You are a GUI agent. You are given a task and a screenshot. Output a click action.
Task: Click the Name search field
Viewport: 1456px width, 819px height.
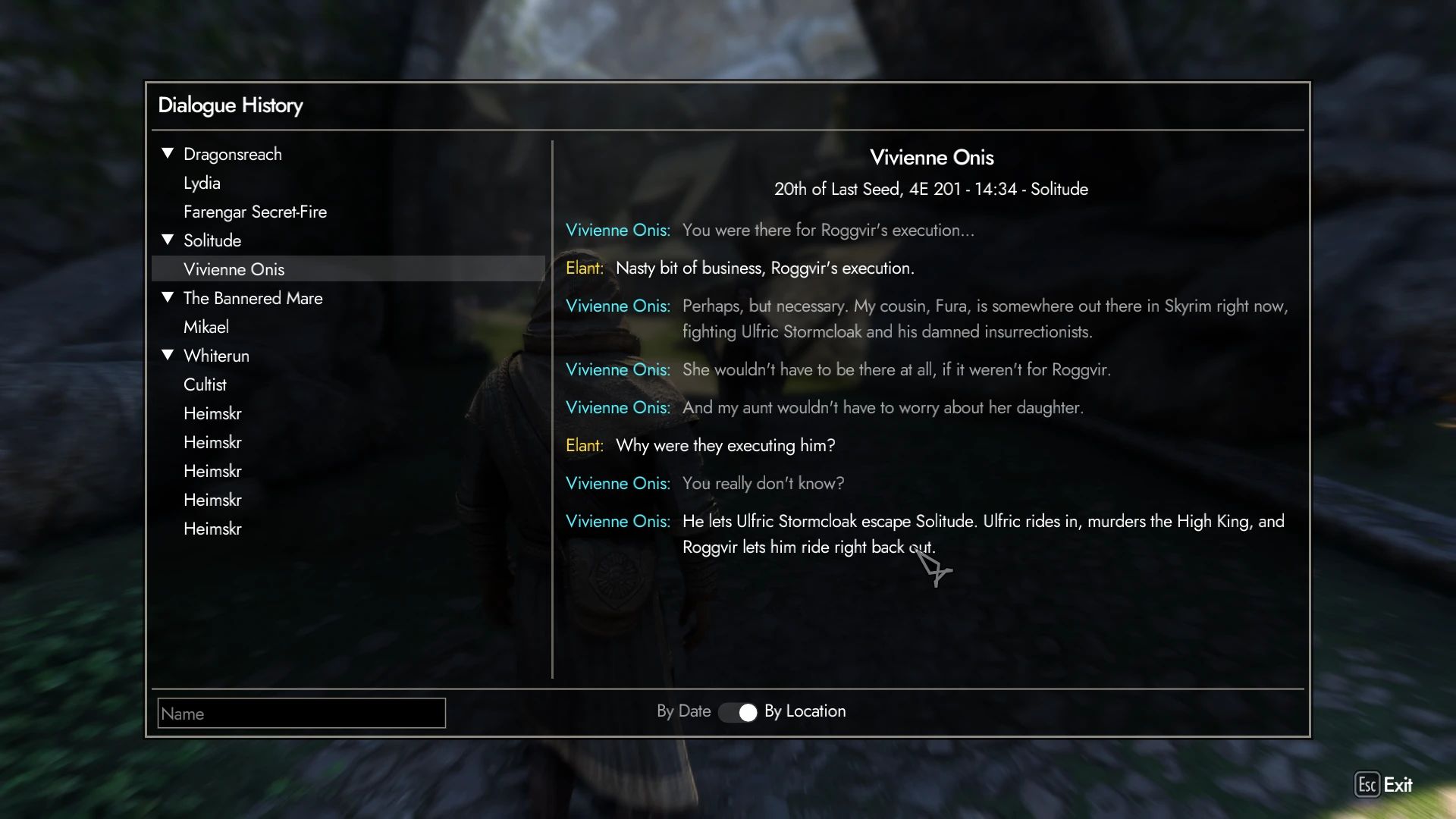tap(301, 713)
